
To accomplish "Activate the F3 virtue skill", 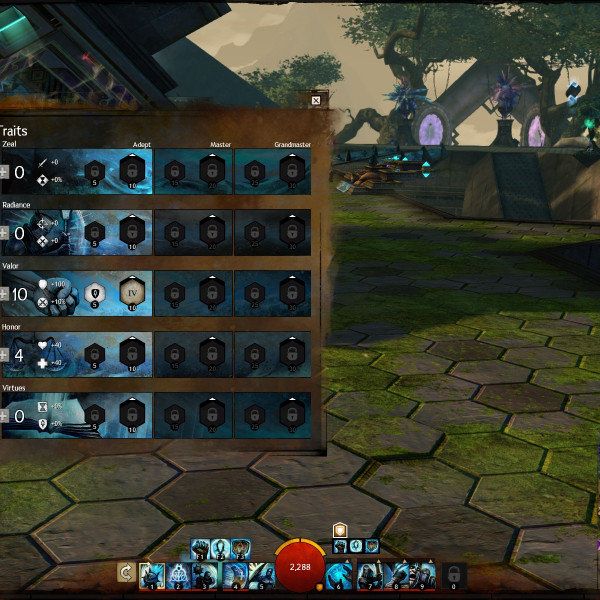I will click(x=241, y=548).
